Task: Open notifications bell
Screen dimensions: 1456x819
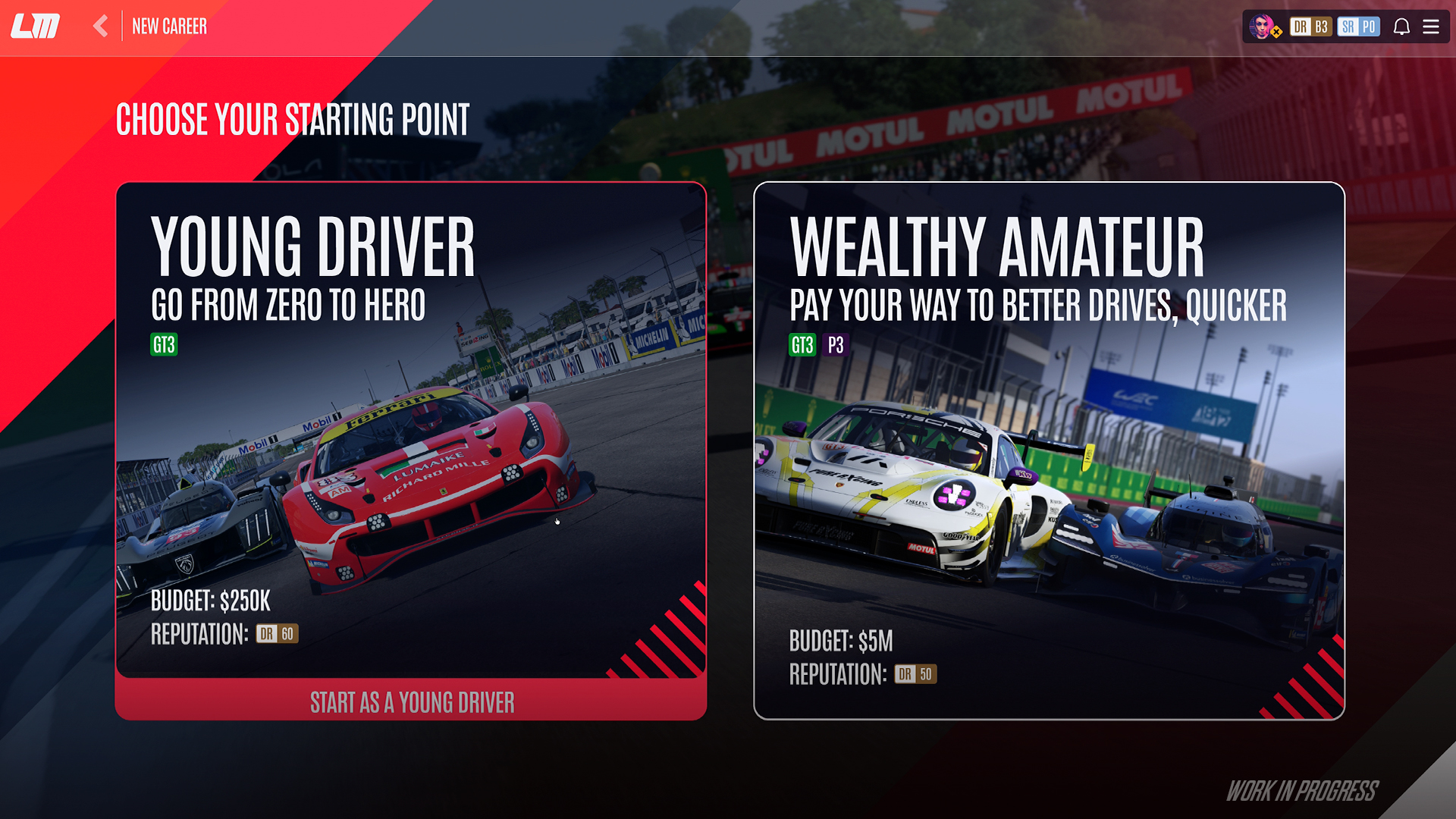Action: coord(1401,27)
